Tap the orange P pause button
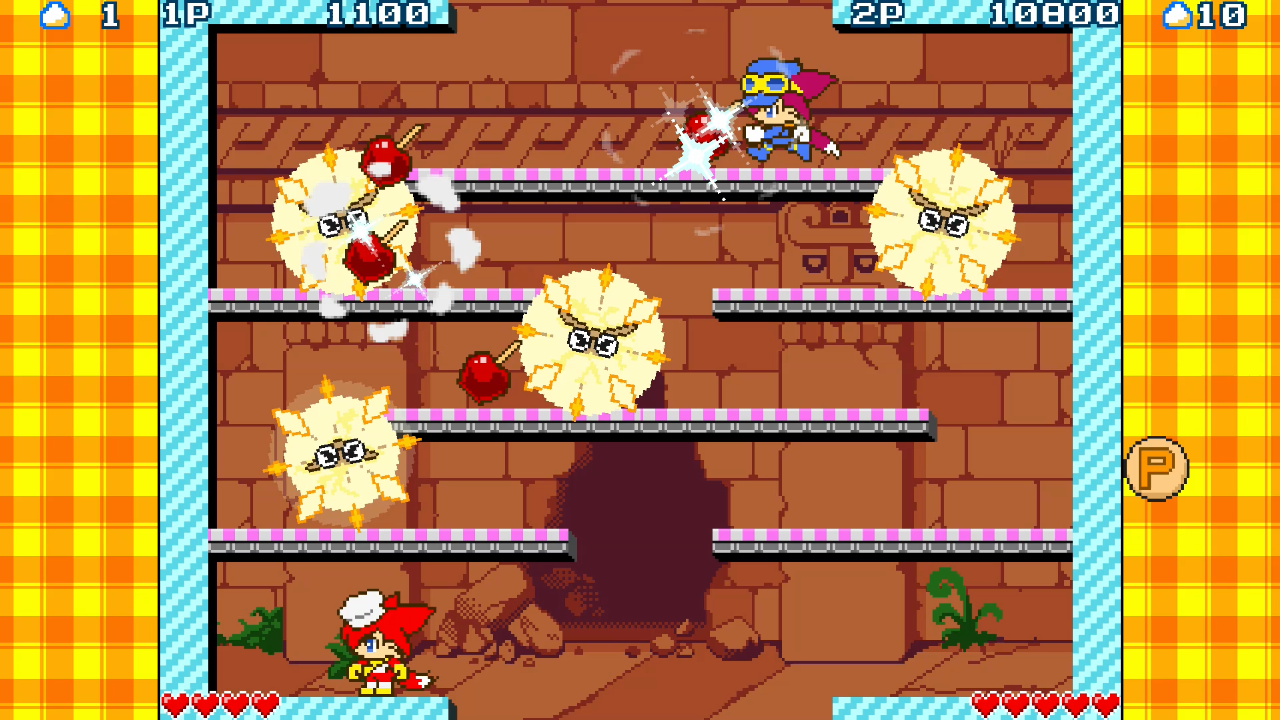Image resolution: width=1280 pixels, height=720 pixels. 1157,468
